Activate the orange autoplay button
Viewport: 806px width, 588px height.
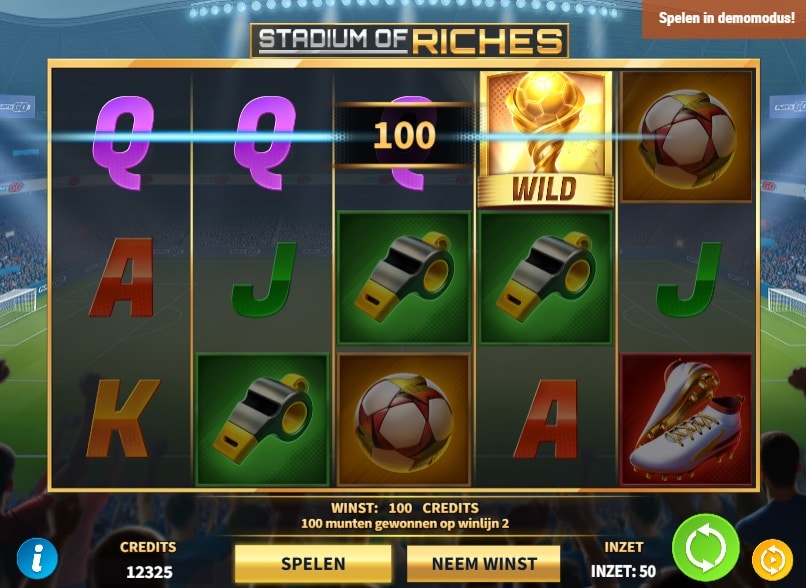(x=771, y=558)
